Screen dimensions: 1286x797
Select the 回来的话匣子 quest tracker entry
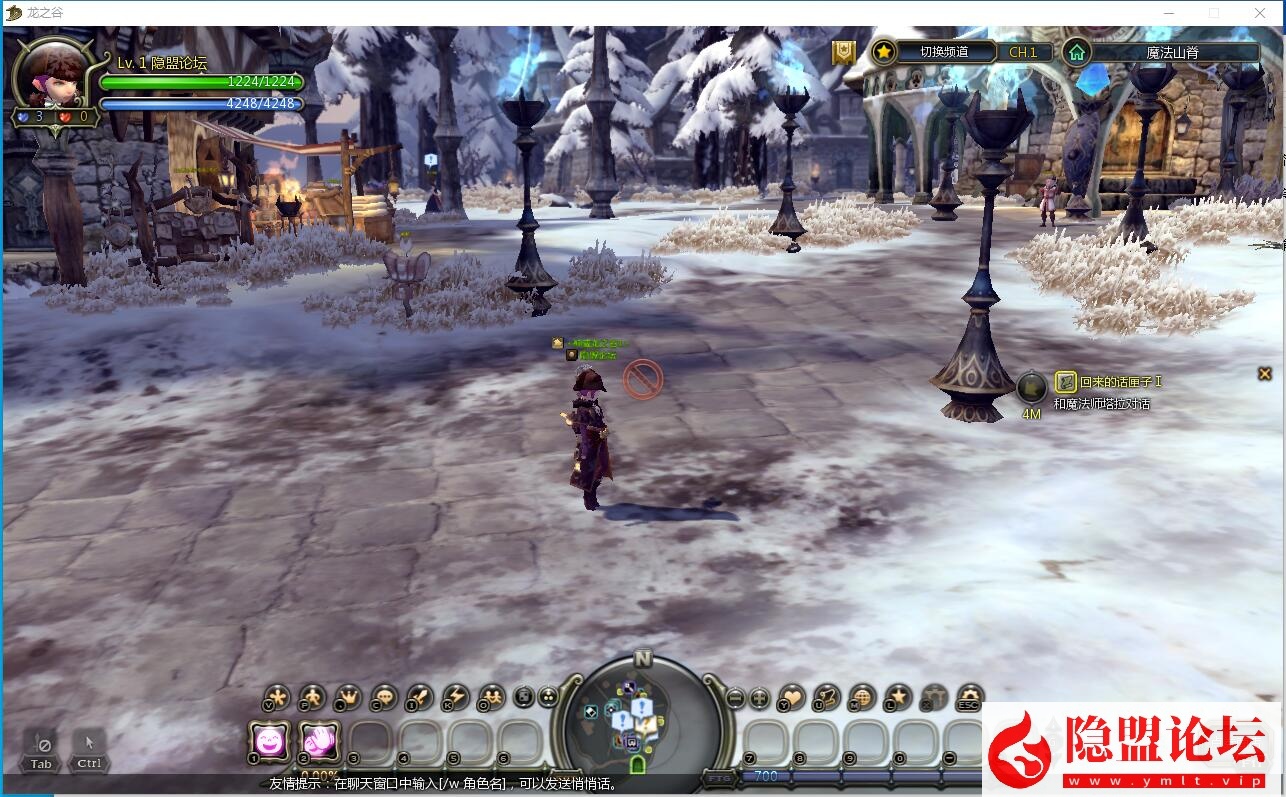point(1120,382)
